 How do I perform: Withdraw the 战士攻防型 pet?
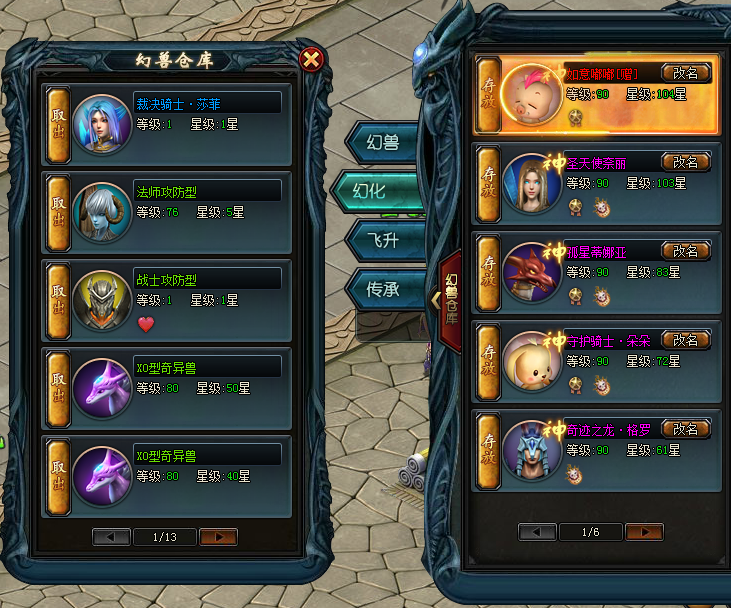pos(58,300)
